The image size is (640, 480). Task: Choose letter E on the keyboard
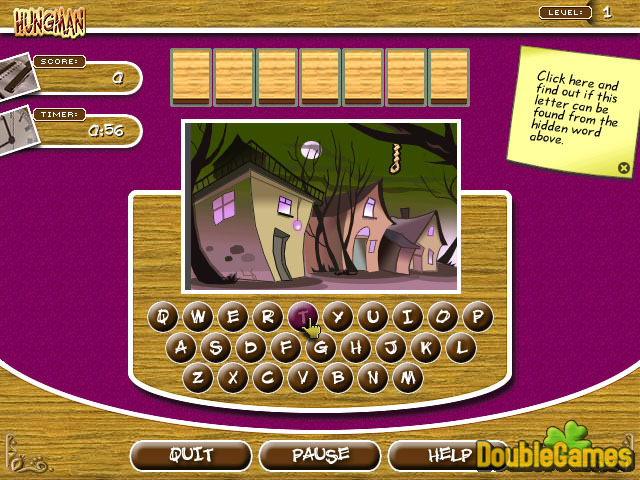point(233,318)
